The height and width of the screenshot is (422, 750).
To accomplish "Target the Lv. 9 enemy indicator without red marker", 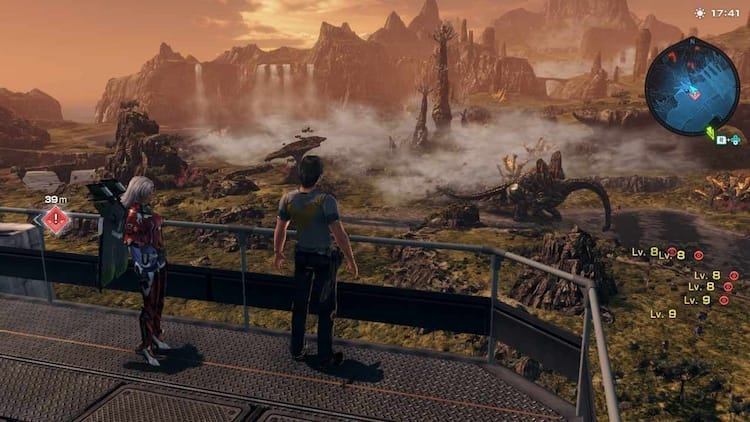I will click(x=663, y=313).
